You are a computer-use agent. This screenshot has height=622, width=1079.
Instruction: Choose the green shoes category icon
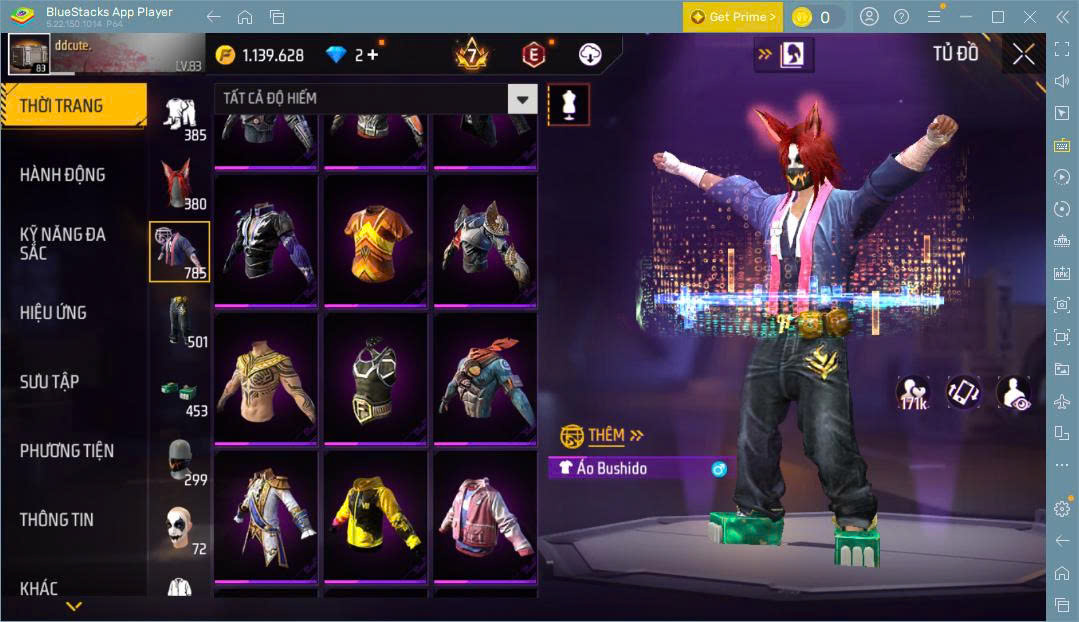180,393
